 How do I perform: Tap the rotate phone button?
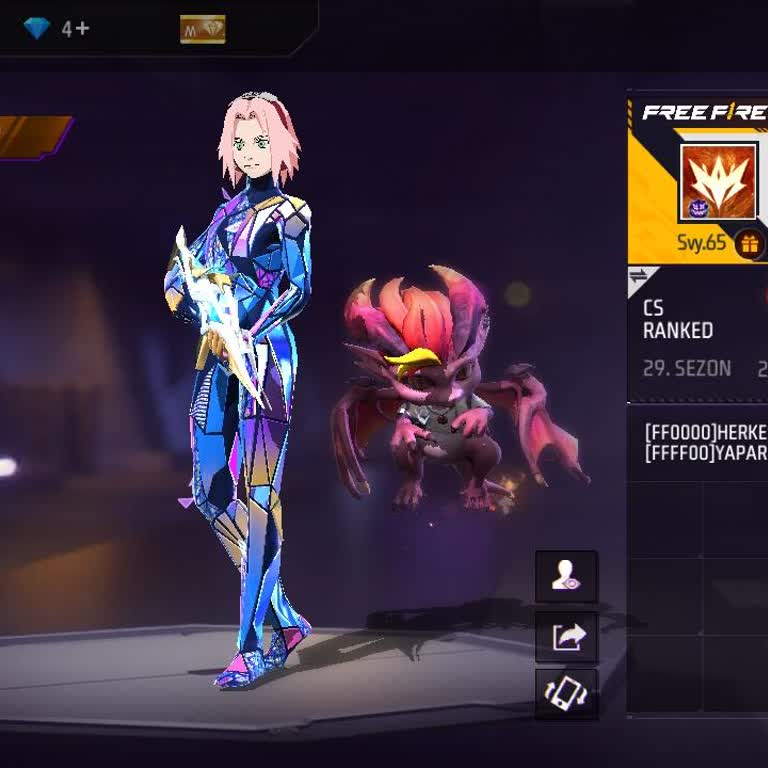(566, 694)
